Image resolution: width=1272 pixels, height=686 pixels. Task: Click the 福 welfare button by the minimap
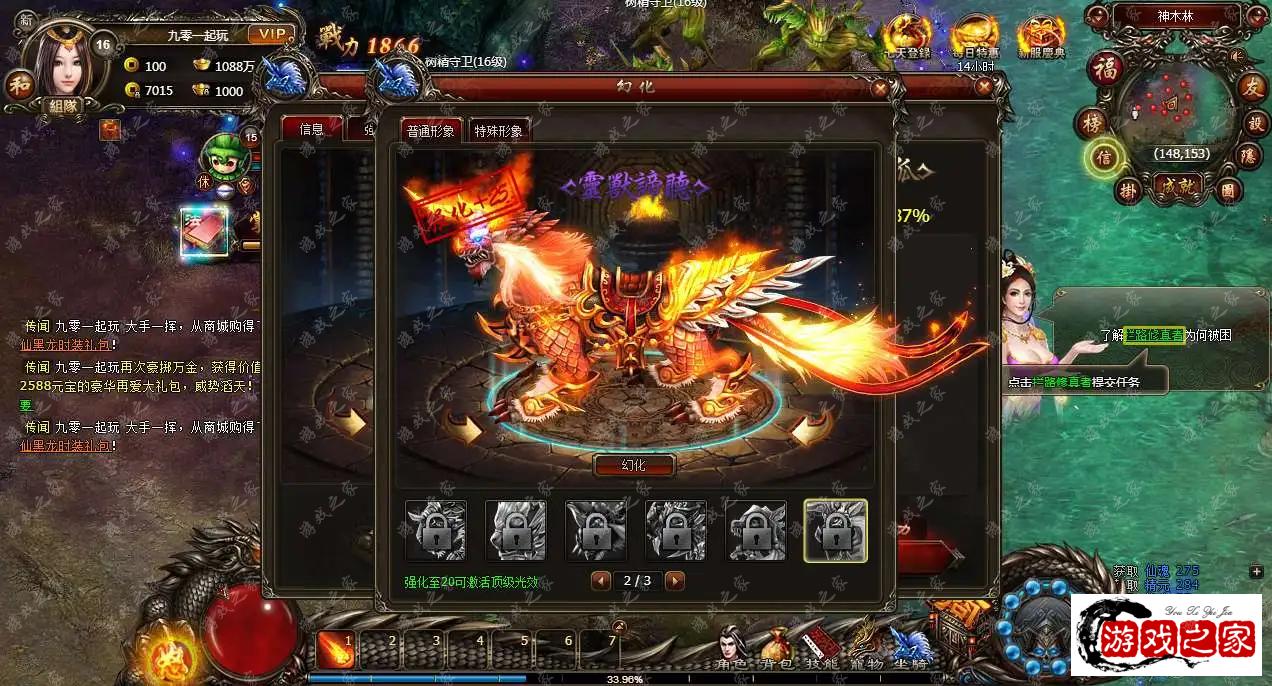(x=1106, y=69)
